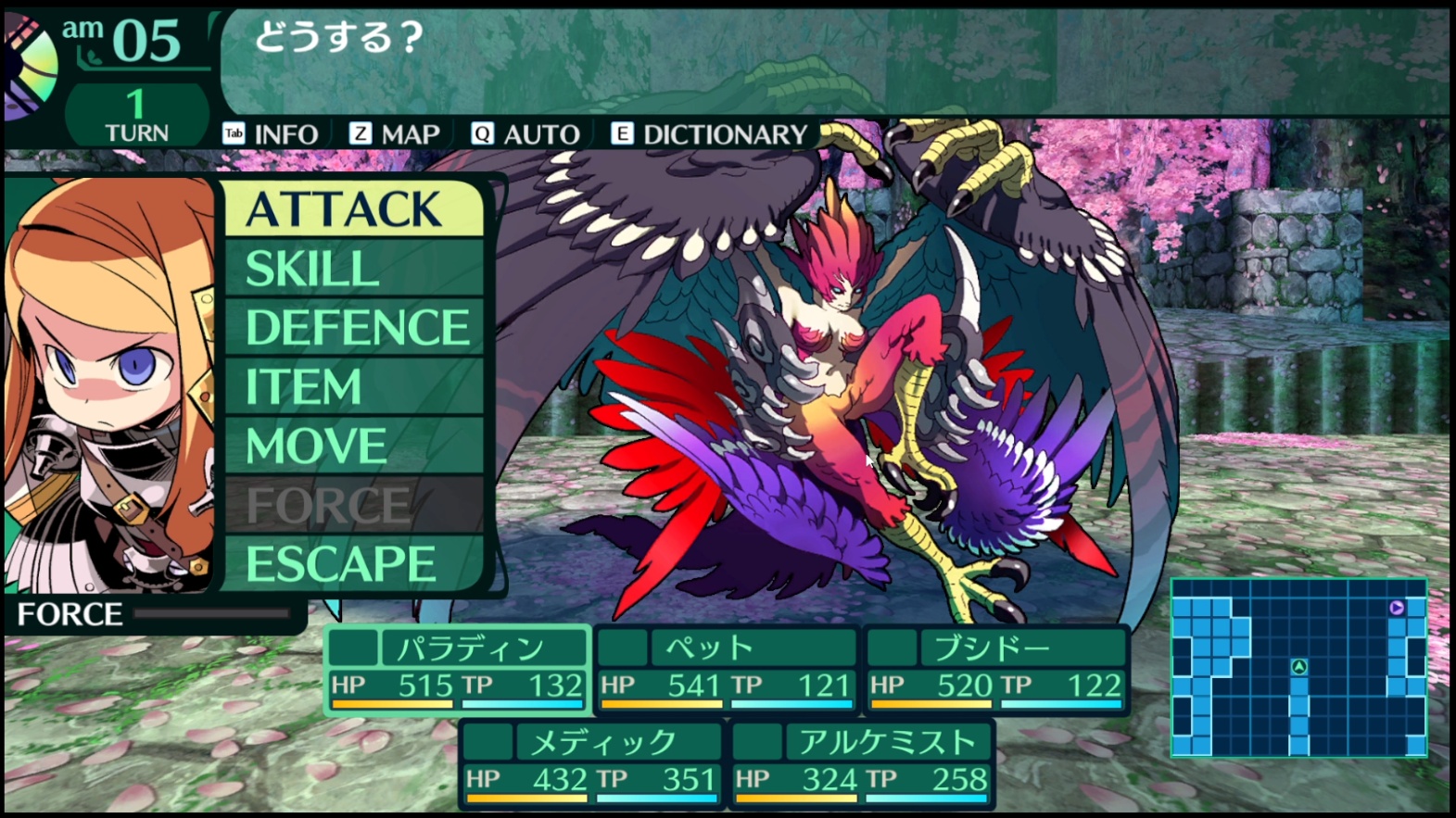Select the ブシドー party member panel
This screenshot has height=818, width=1456.
tap(995, 670)
